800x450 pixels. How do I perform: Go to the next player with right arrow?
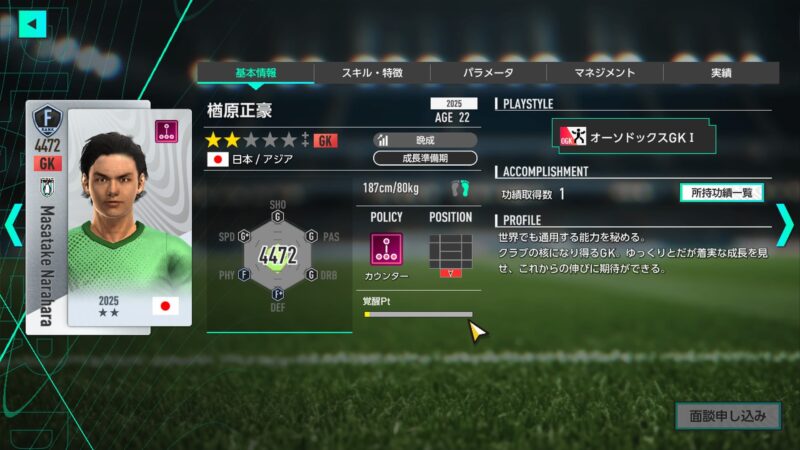coord(786,224)
